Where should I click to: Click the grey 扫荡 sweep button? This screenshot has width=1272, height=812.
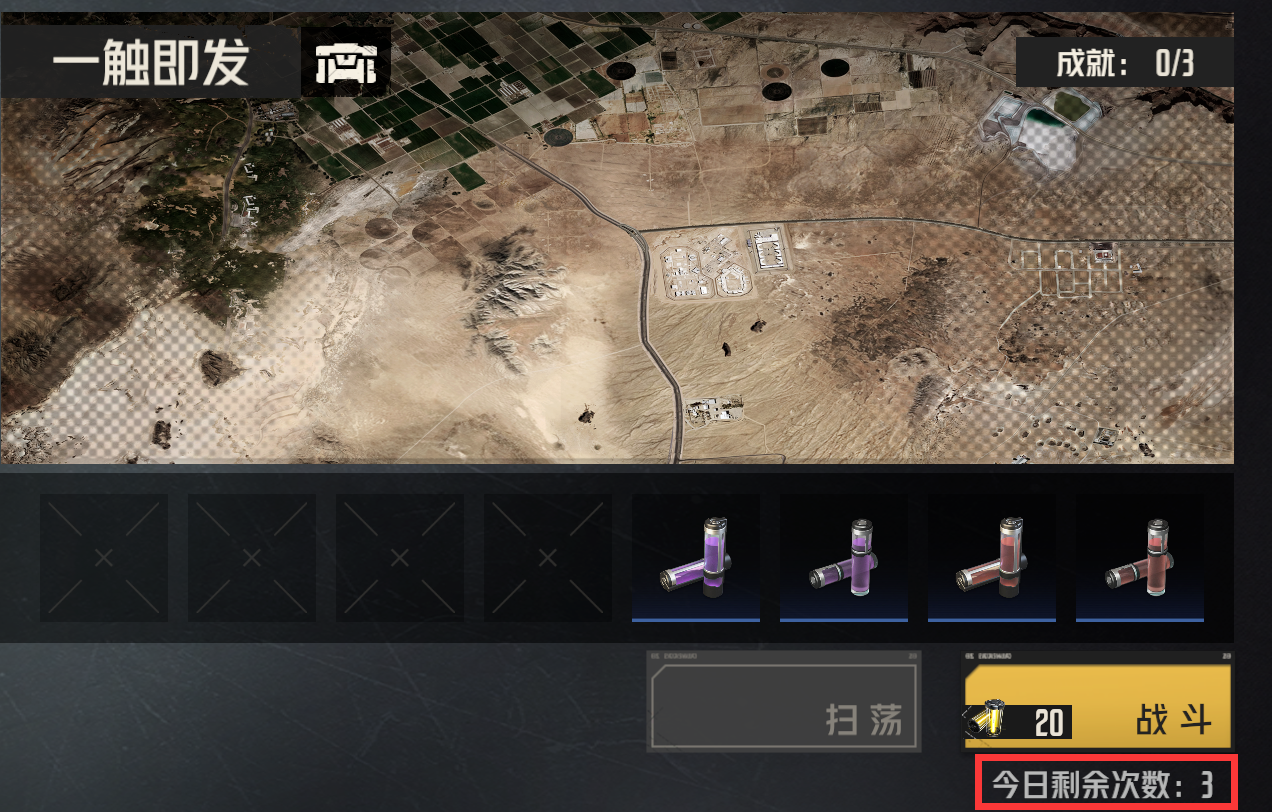784,701
